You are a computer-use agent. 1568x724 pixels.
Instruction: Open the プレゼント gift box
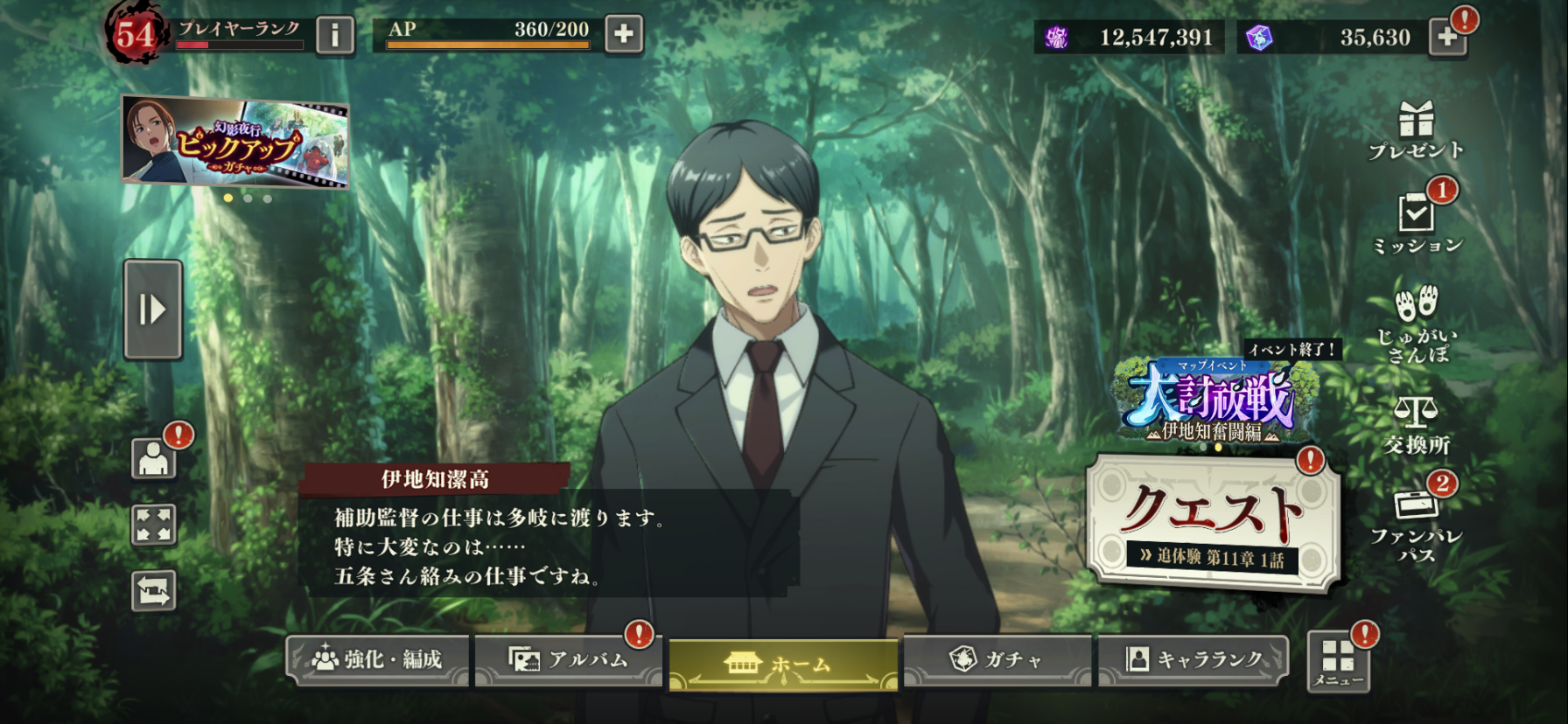coord(1416,129)
